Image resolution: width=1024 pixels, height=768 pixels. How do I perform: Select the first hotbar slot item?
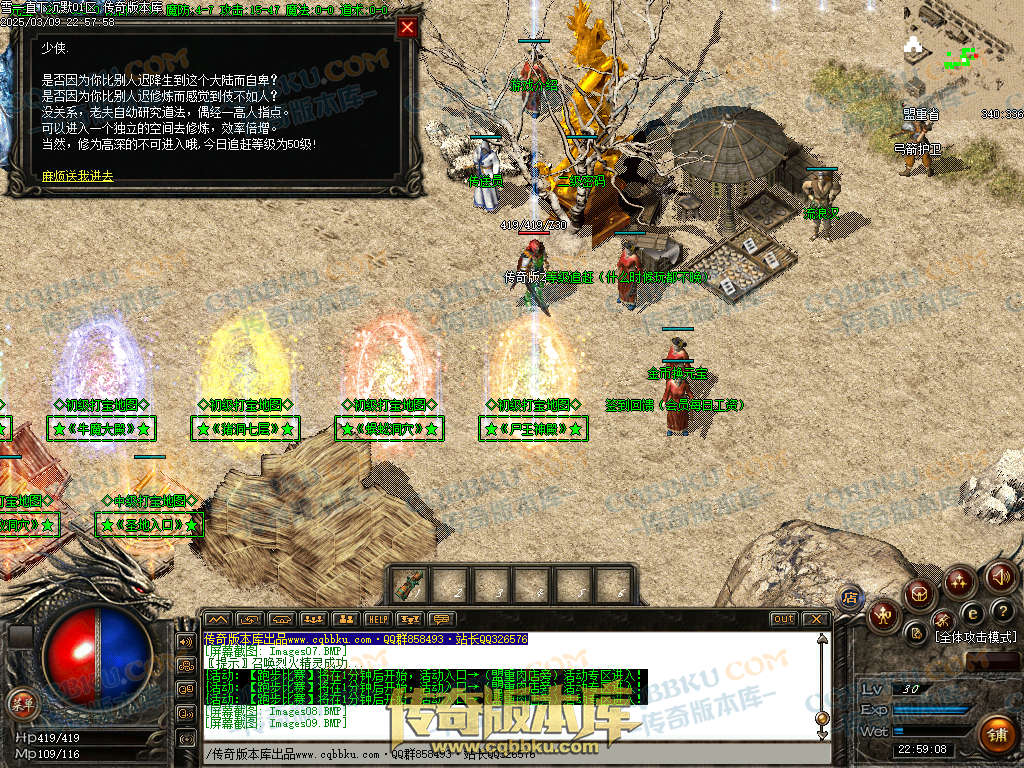(410, 585)
